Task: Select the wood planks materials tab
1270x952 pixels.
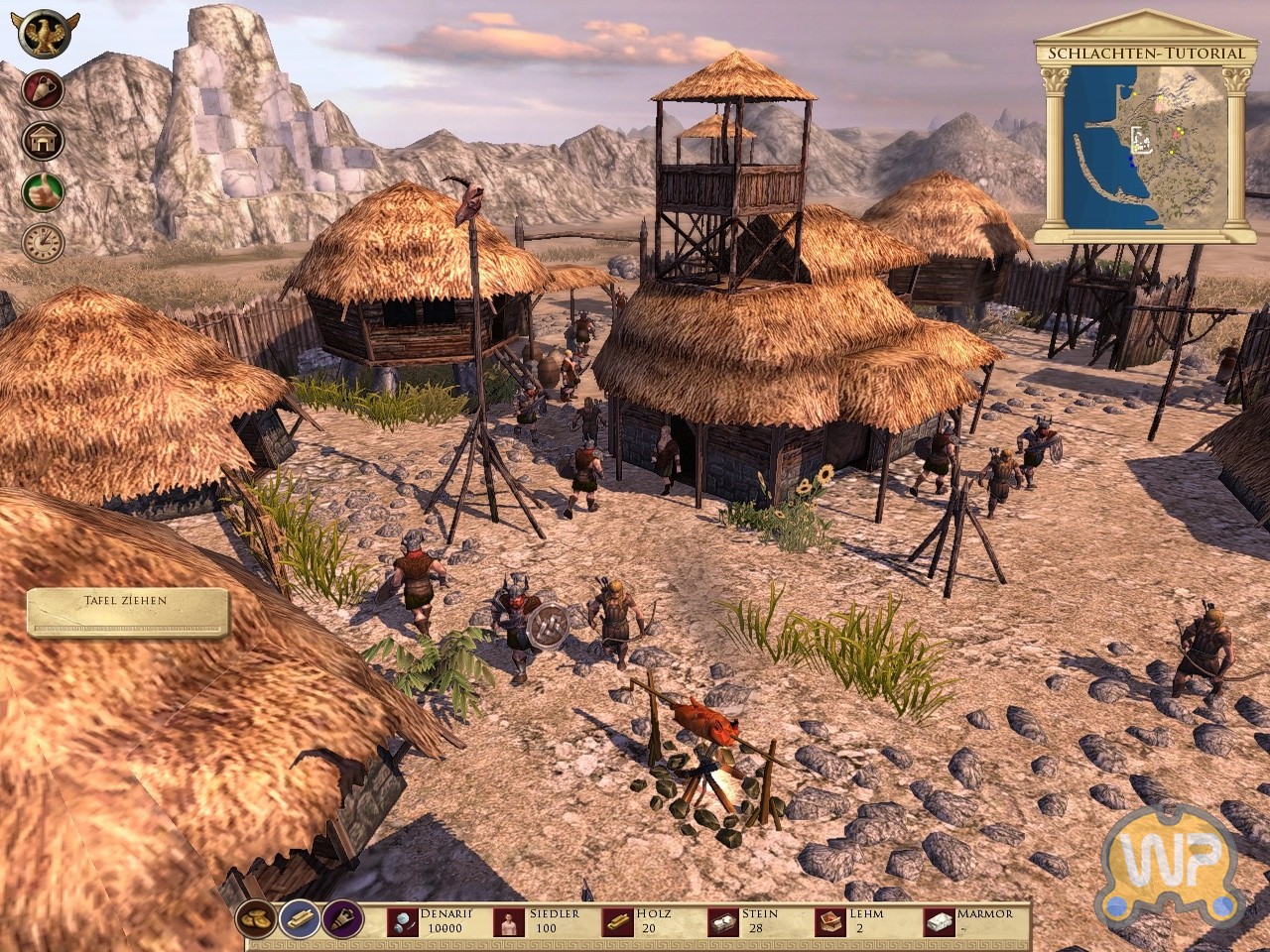Action: [x=301, y=920]
